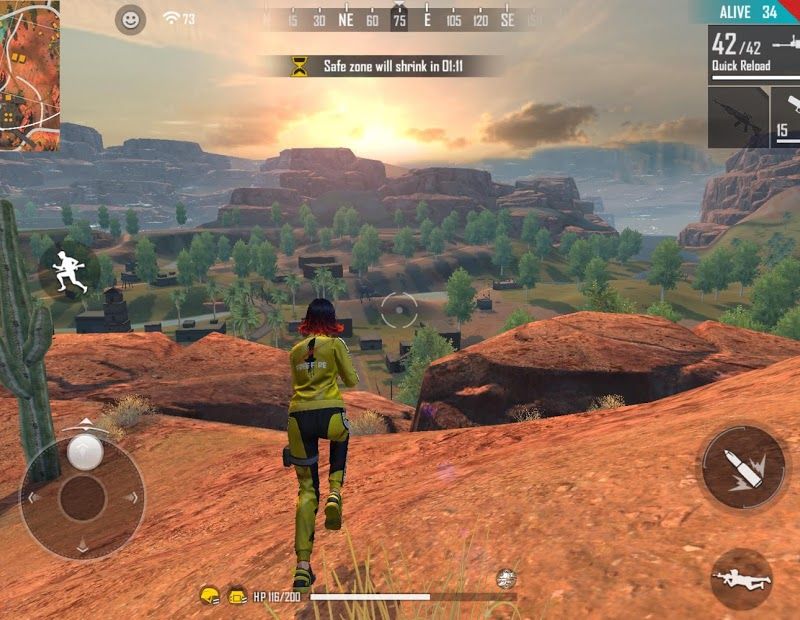Activate the running man sprint icon
800x620 pixels.
(x=68, y=272)
